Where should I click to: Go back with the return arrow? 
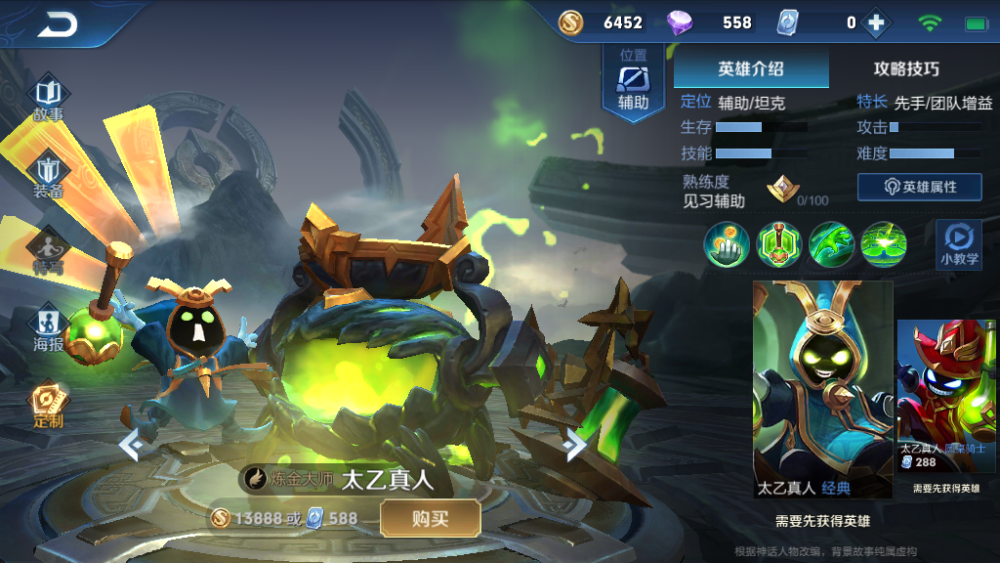coord(58,24)
